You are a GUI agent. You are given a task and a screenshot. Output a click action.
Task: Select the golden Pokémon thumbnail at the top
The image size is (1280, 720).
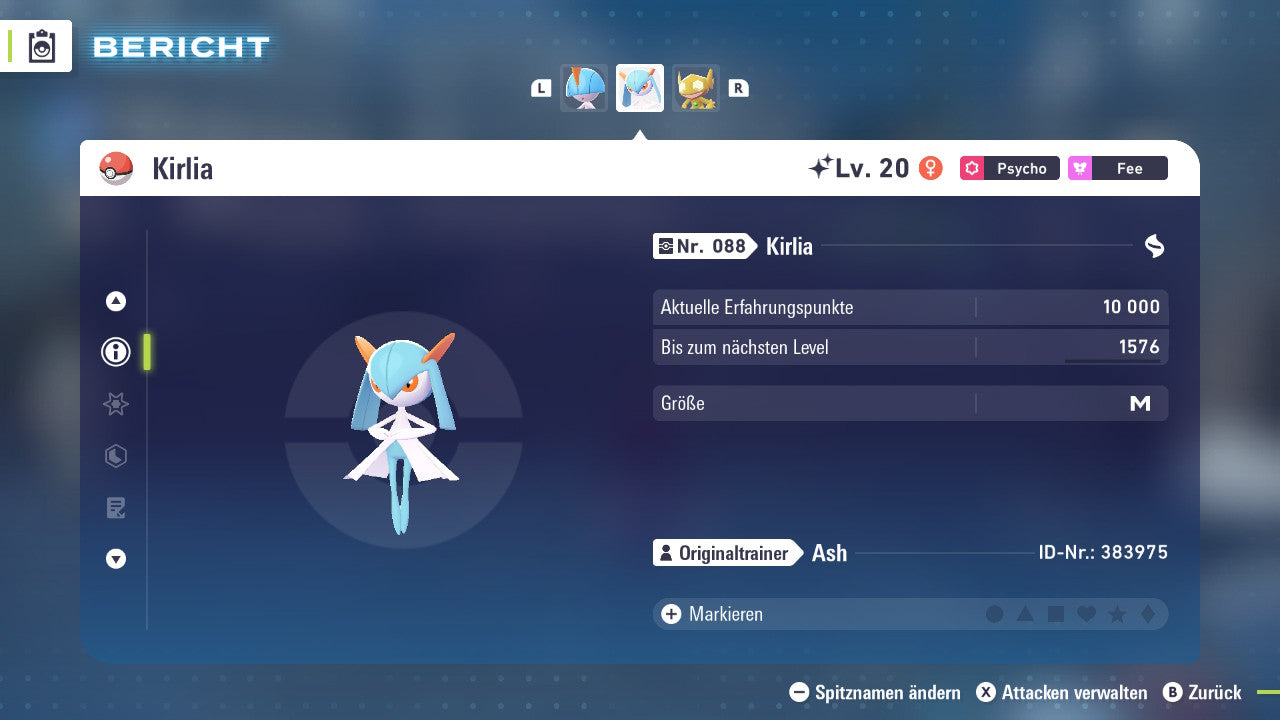(x=696, y=87)
